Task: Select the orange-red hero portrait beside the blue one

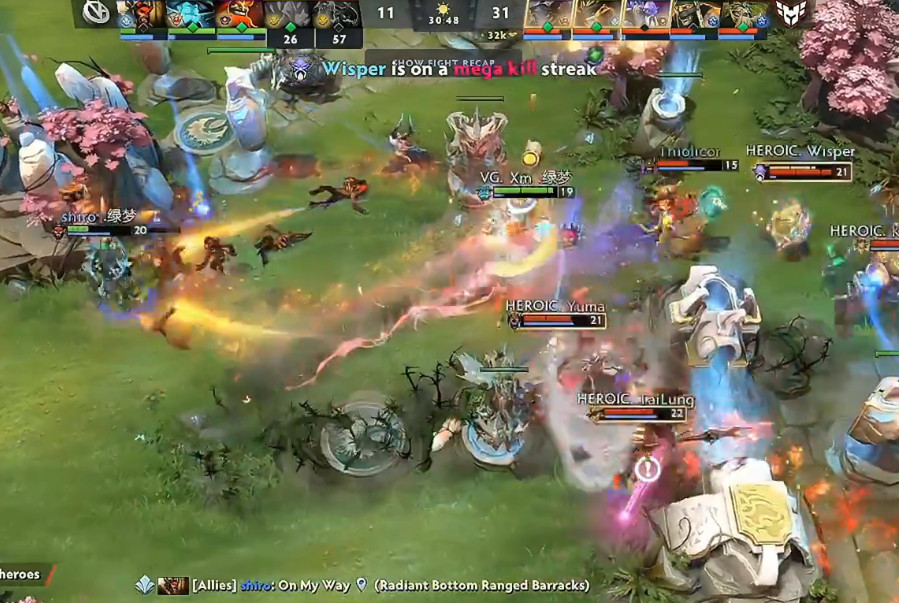Action: (241, 15)
